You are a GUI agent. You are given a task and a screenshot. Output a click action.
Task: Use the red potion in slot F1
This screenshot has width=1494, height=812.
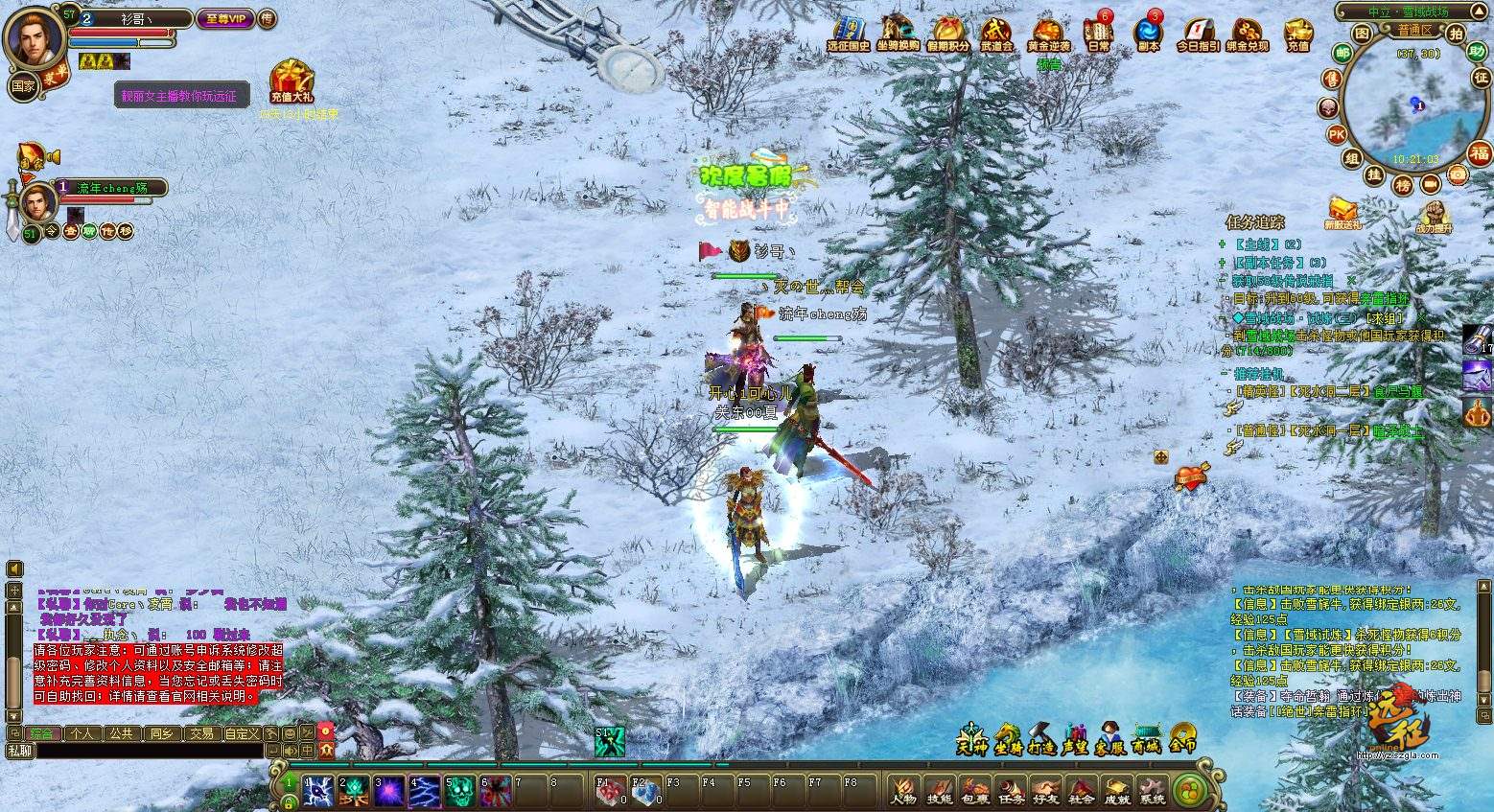(610, 791)
